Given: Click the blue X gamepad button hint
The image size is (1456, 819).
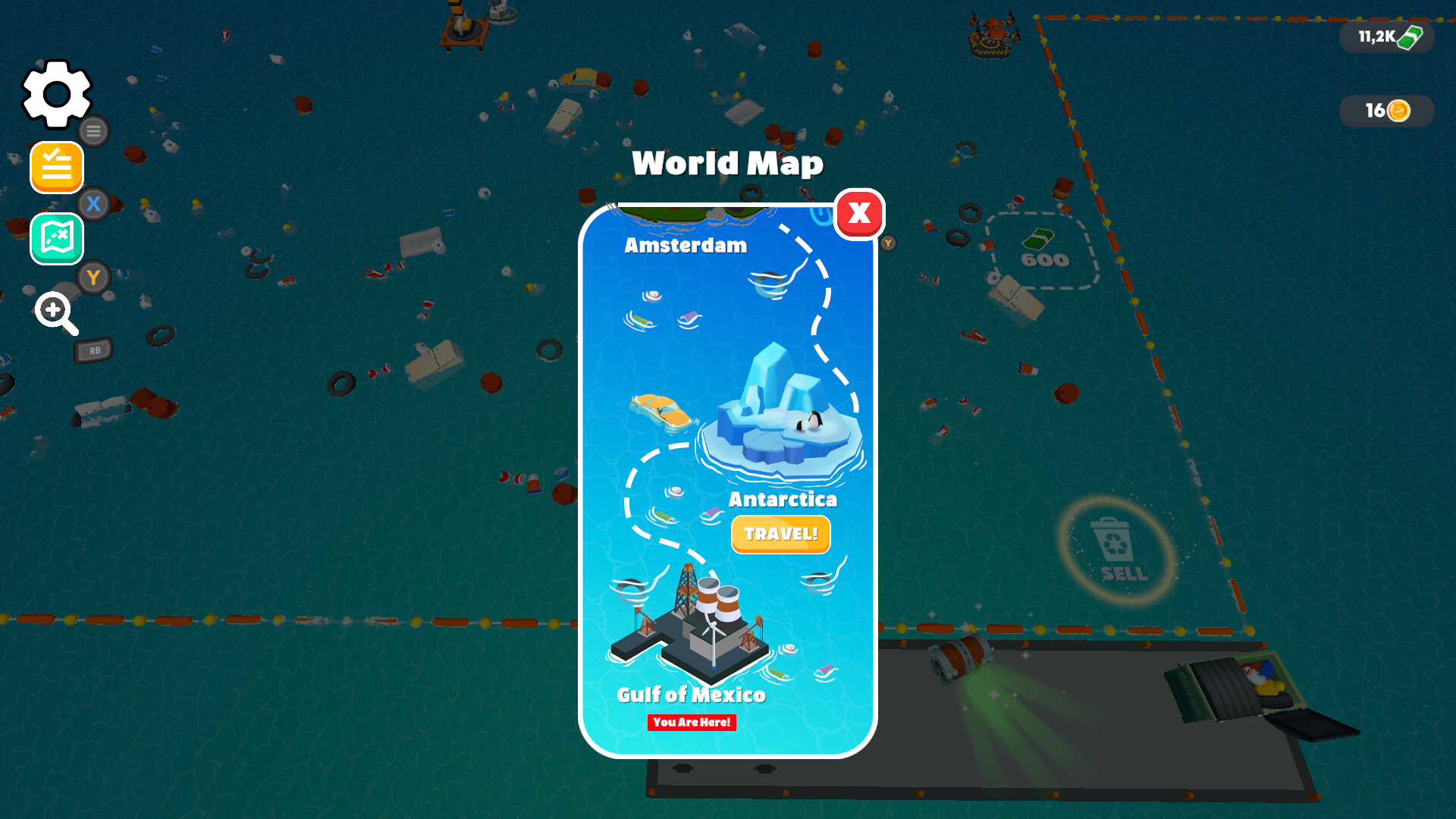Looking at the screenshot, I should click(93, 202).
